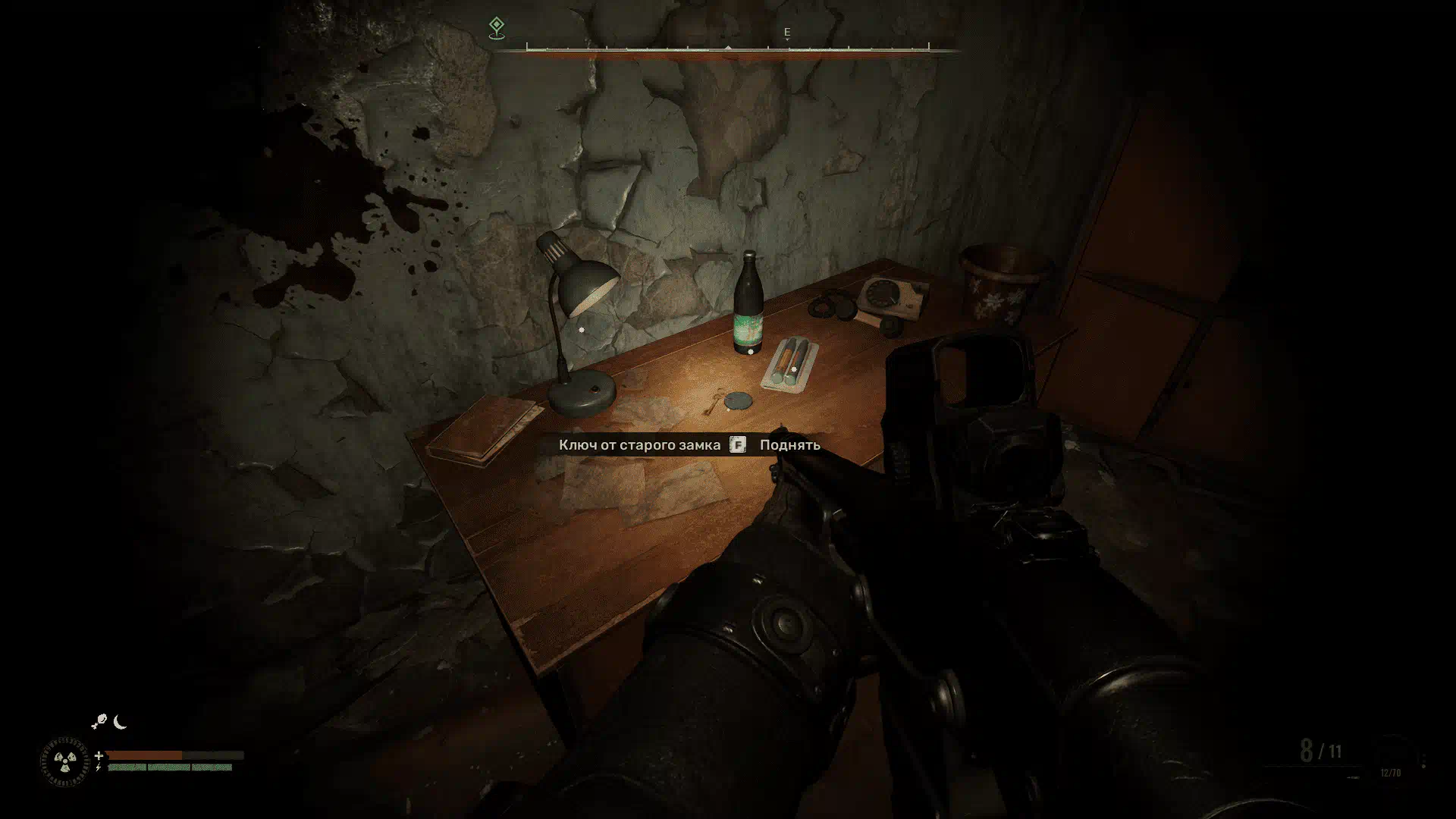Click the radiation indicator icon
Image resolution: width=1456 pixels, height=819 pixels.
64,761
